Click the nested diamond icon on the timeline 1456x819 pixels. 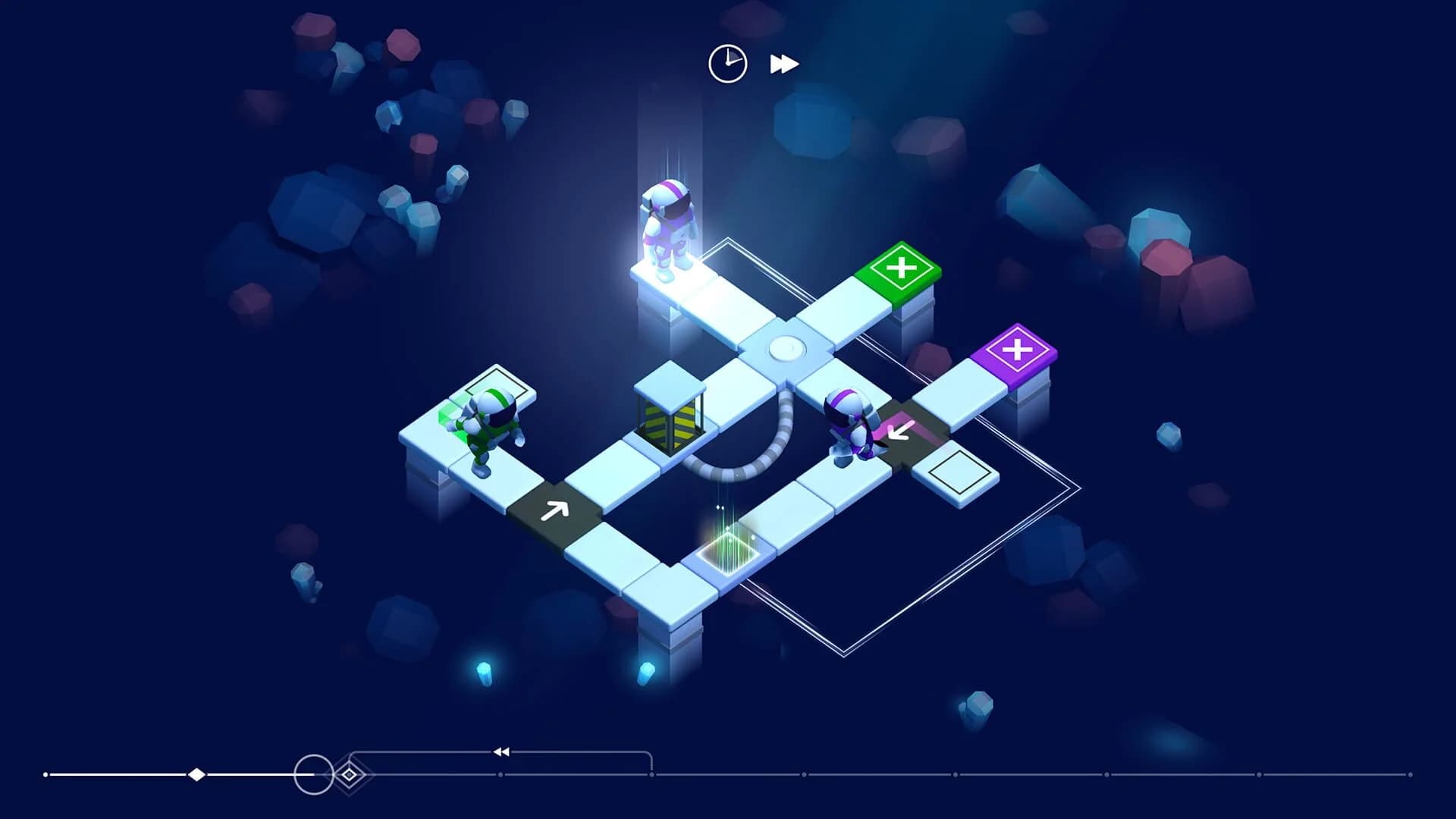point(350,775)
